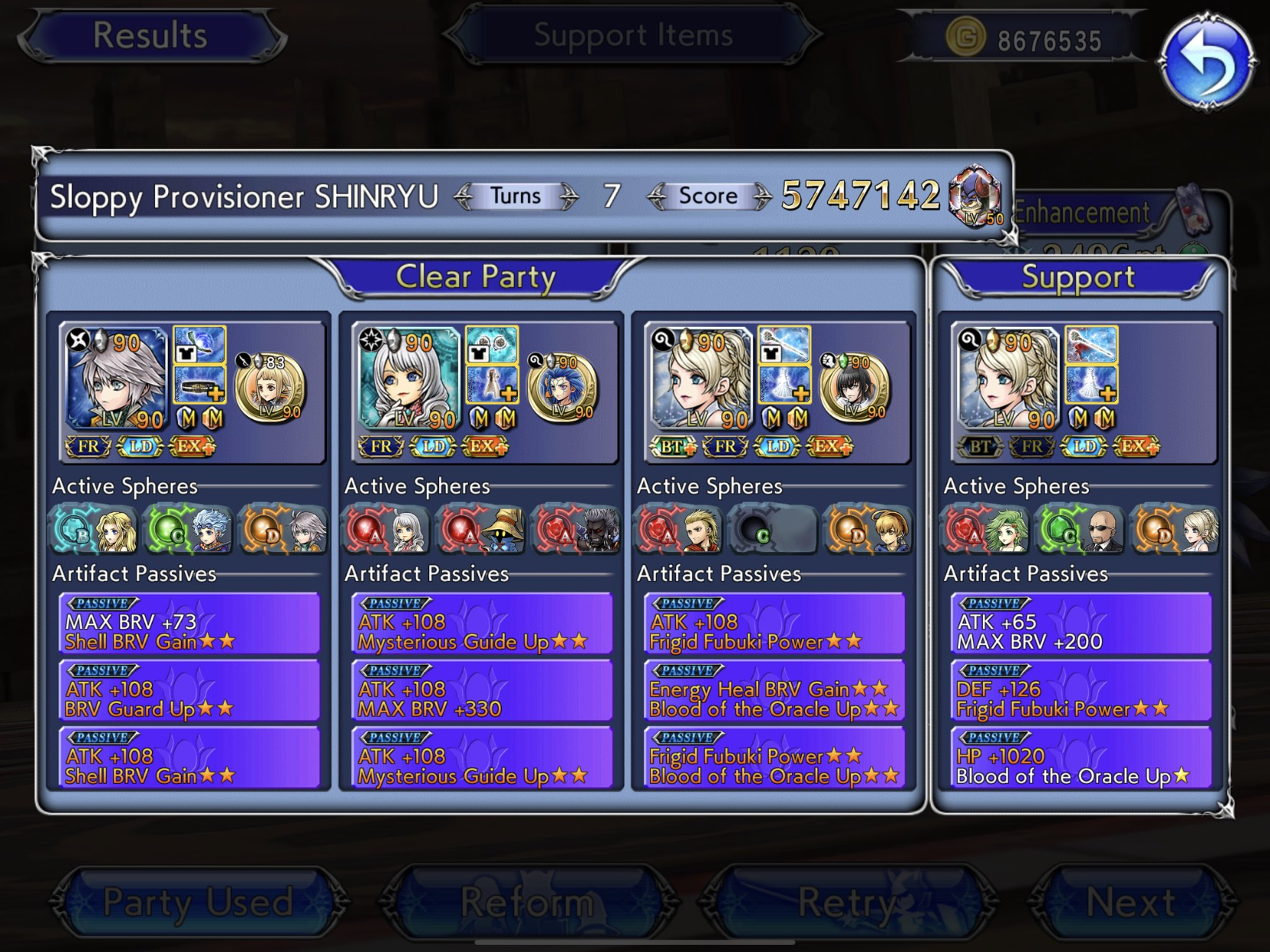Select the Retry button

click(848, 902)
